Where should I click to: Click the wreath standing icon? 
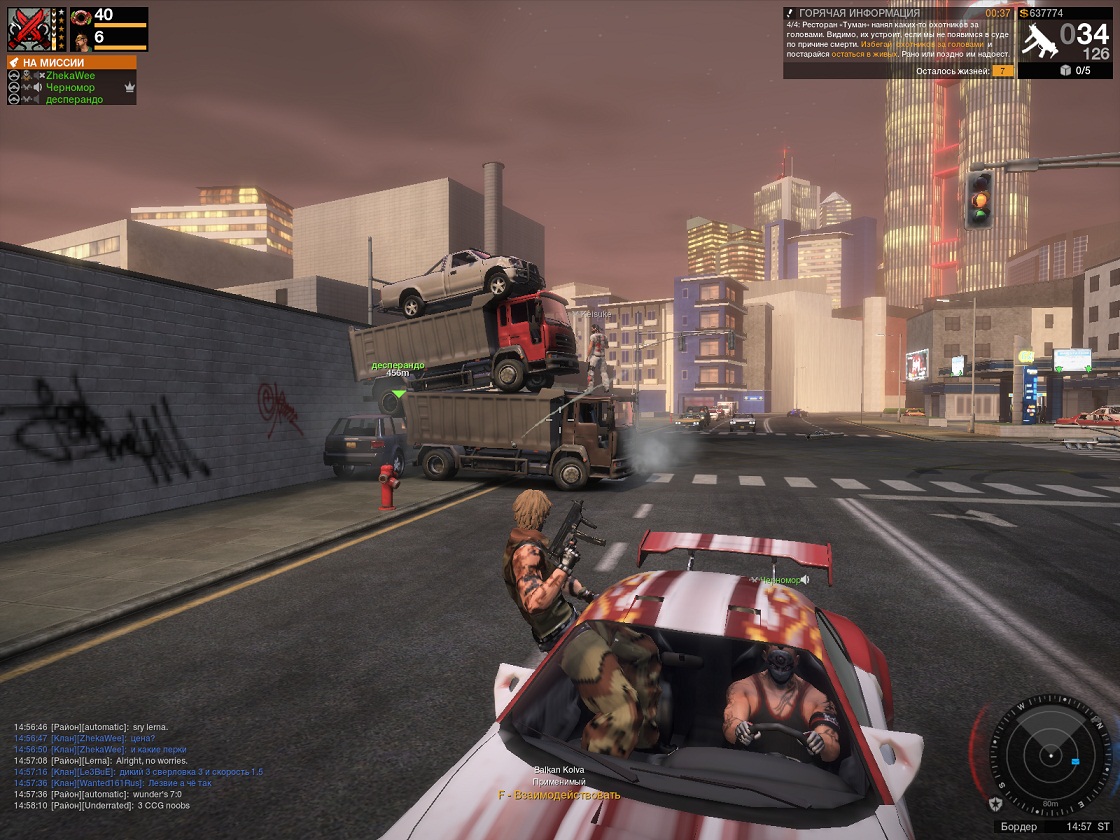(x=81, y=16)
